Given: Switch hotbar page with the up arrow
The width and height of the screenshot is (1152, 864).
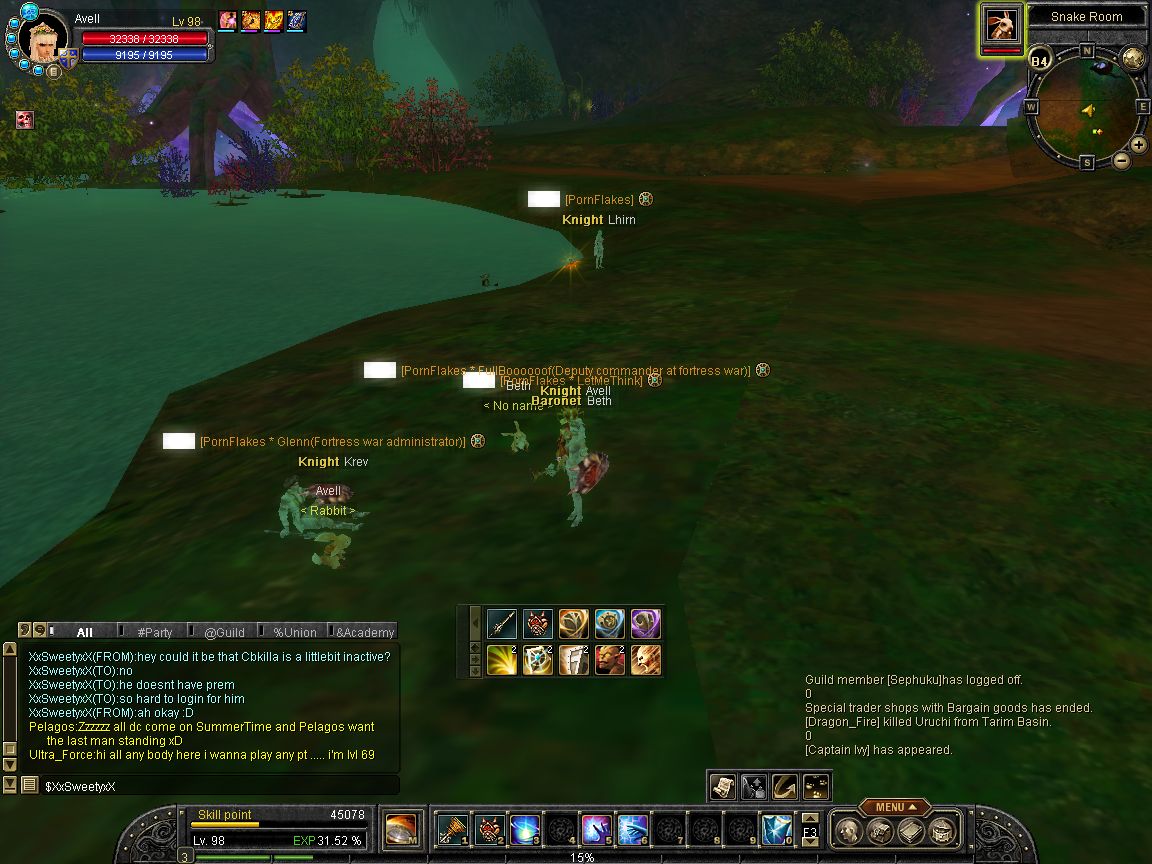Looking at the screenshot, I should pos(810,820).
